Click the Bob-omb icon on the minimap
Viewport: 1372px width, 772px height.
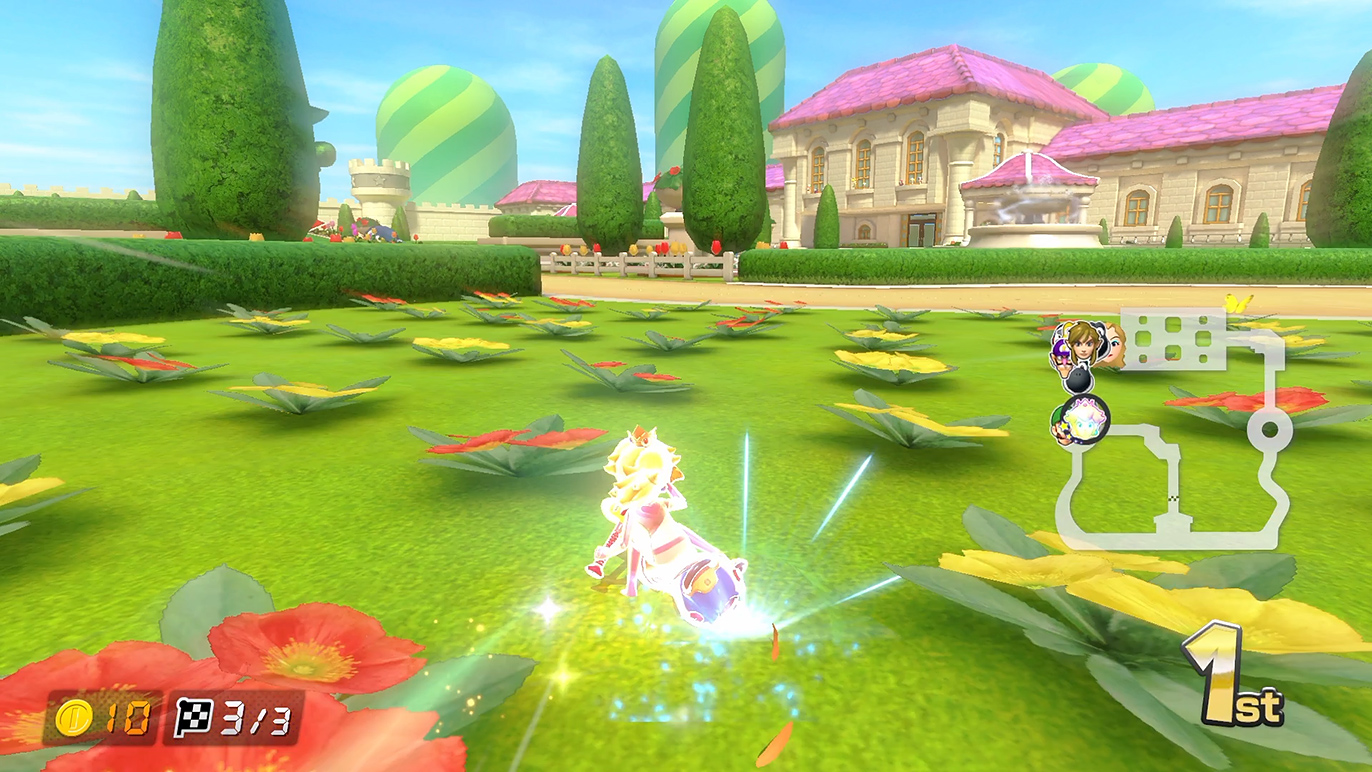[1079, 379]
